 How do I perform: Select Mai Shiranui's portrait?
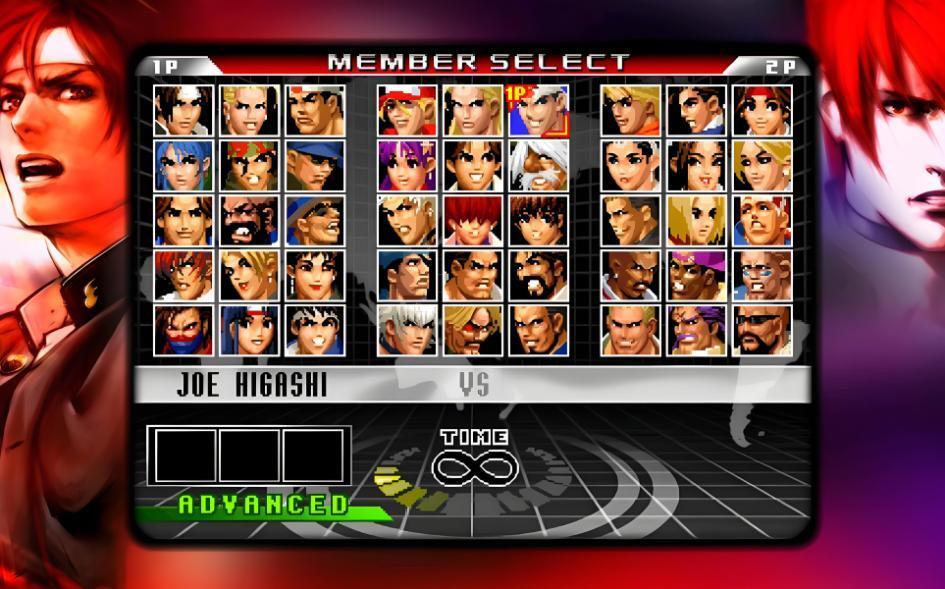(697, 165)
